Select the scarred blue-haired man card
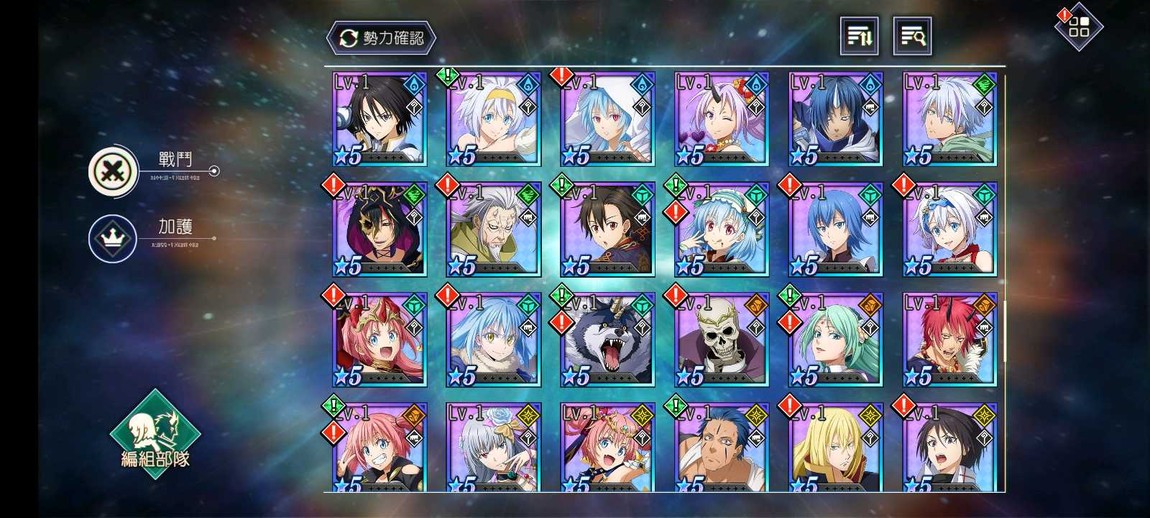1150x518 pixels. [722, 448]
